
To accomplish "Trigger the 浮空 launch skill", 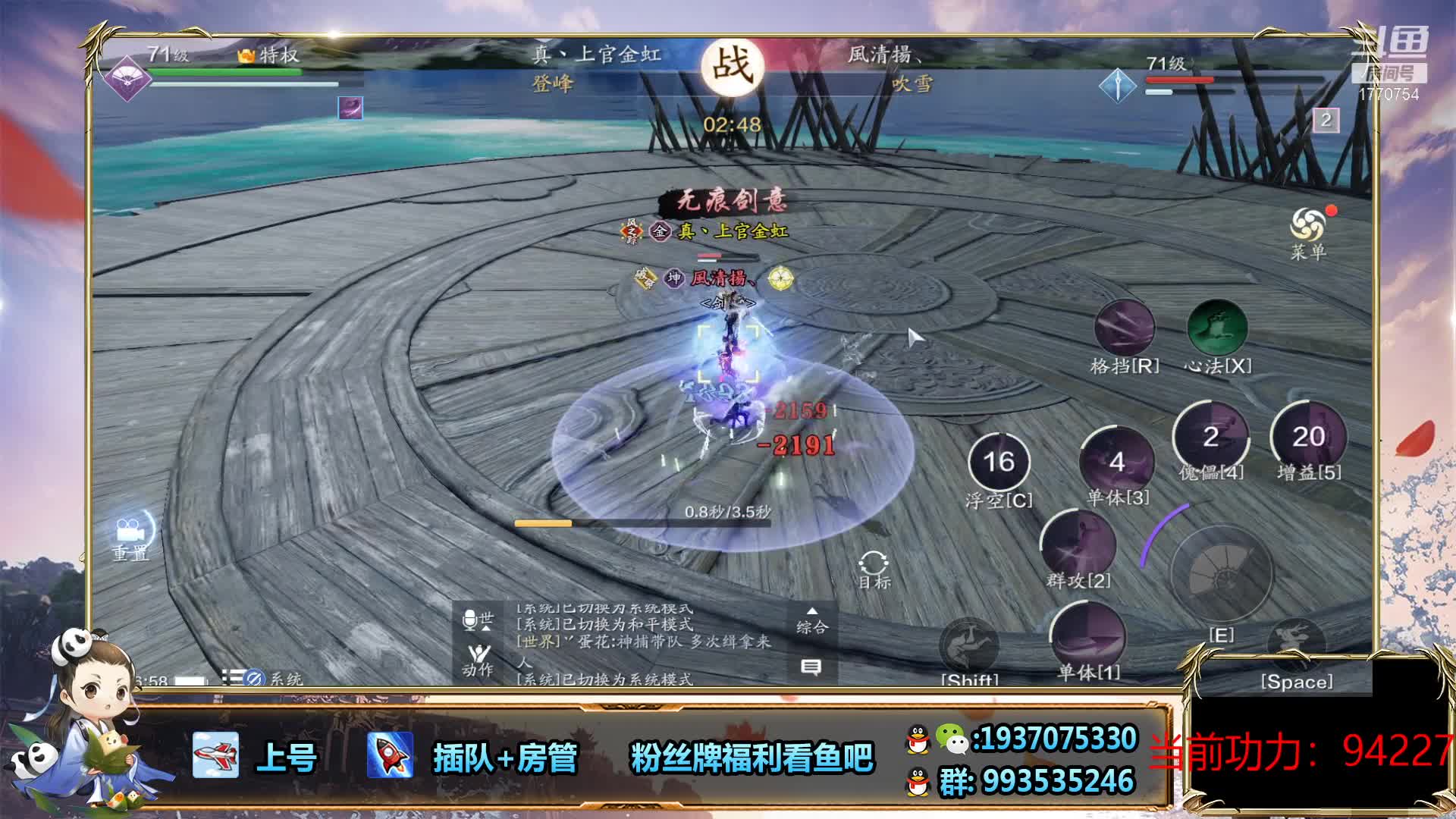I will click(x=999, y=462).
